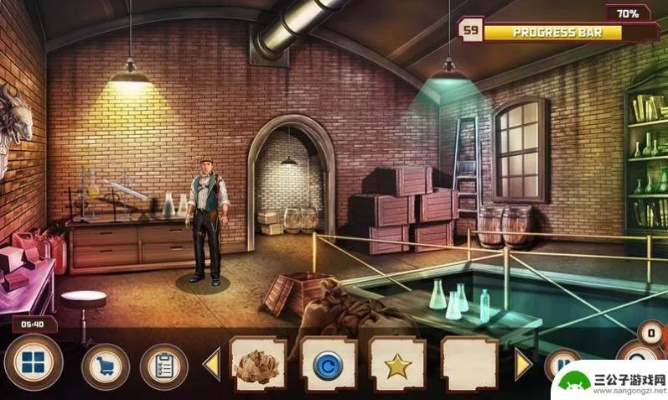Open the four-square grid menu button
The width and height of the screenshot is (668, 400).
coord(32,362)
